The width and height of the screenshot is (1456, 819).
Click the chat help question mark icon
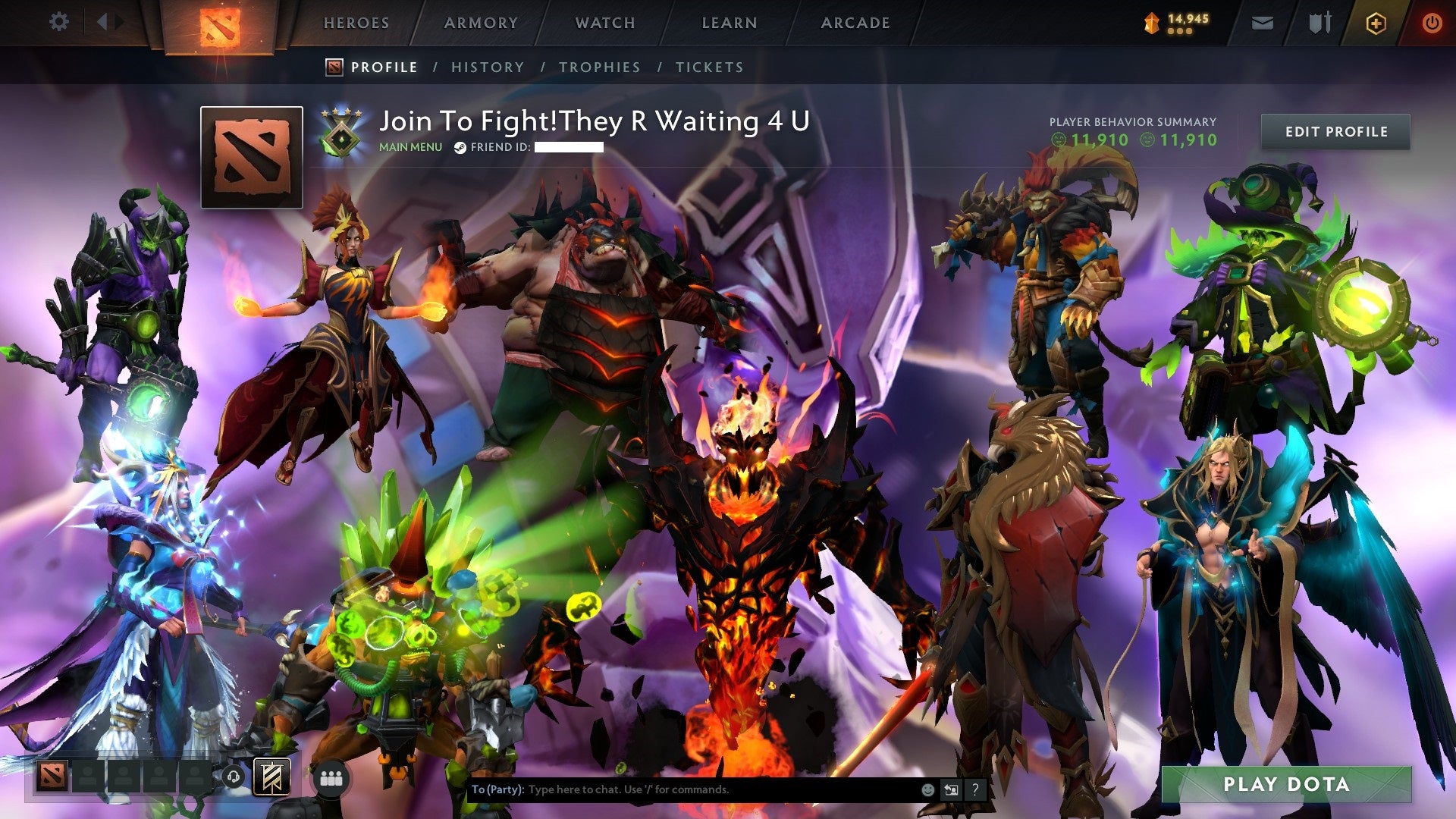tap(975, 789)
